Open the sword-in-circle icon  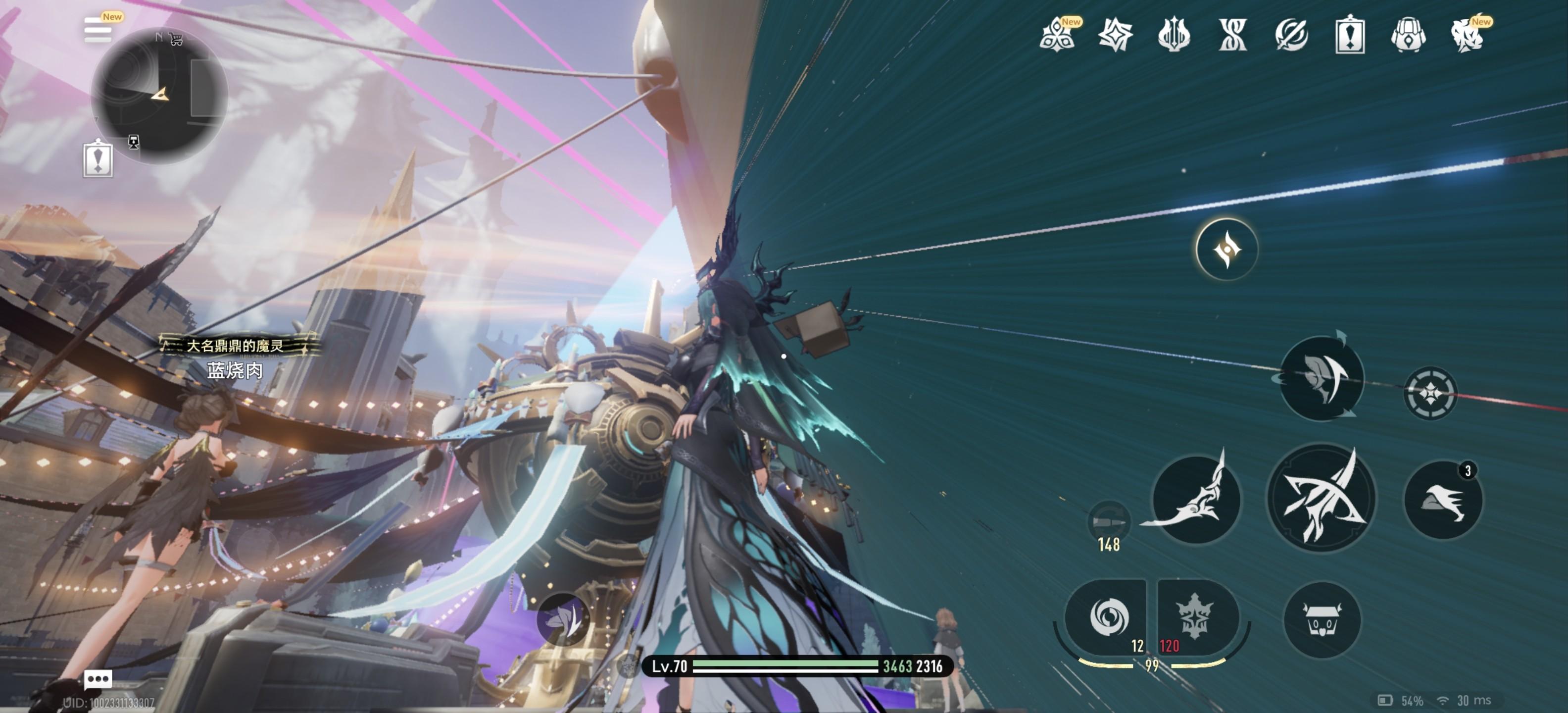[x=1291, y=35]
